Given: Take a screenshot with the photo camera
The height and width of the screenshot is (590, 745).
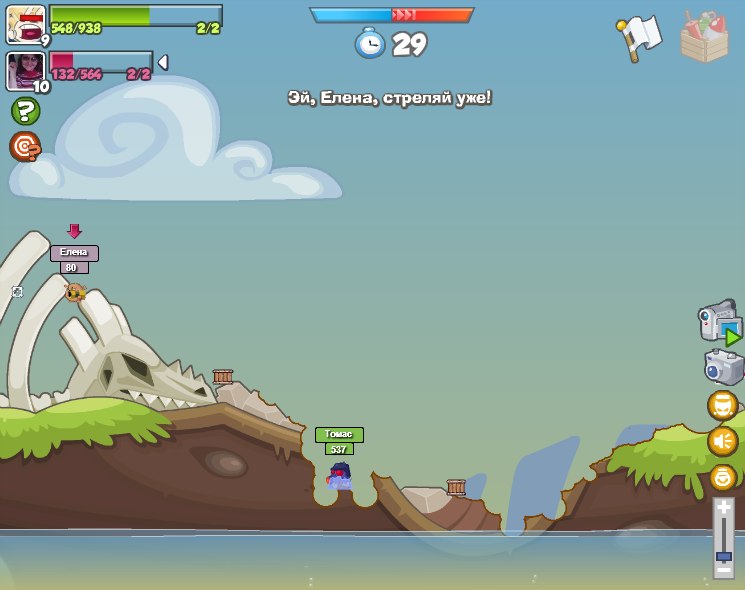Looking at the screenshot, I should (723, 367).
